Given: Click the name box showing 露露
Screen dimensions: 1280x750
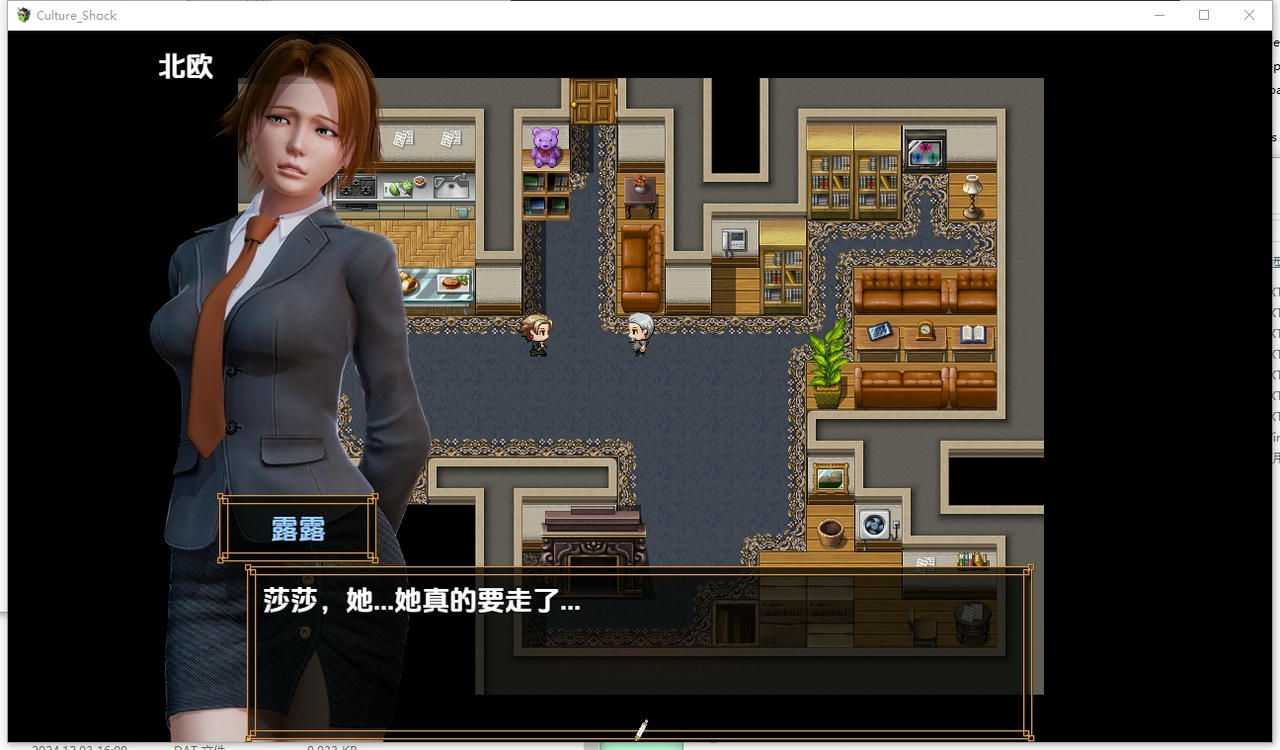Looking at the screenshot, I should coord(297,531).
